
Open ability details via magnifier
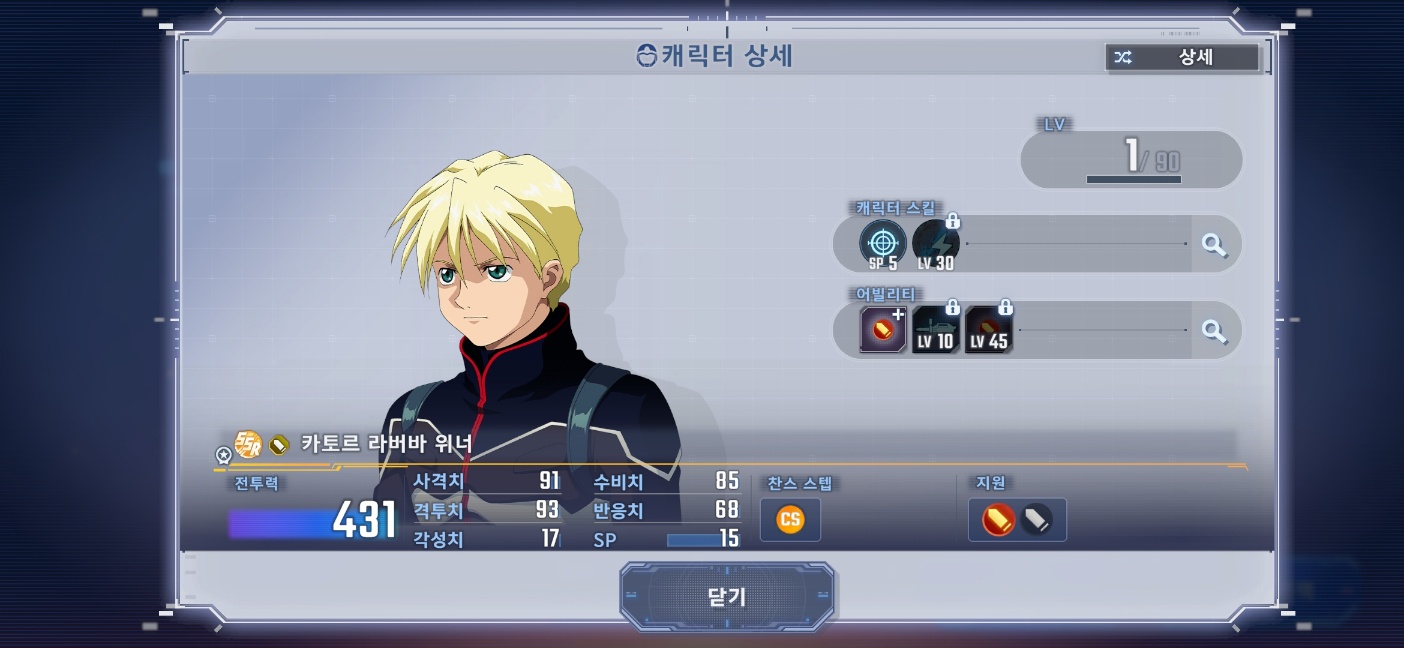click(x=1214, y=330)
